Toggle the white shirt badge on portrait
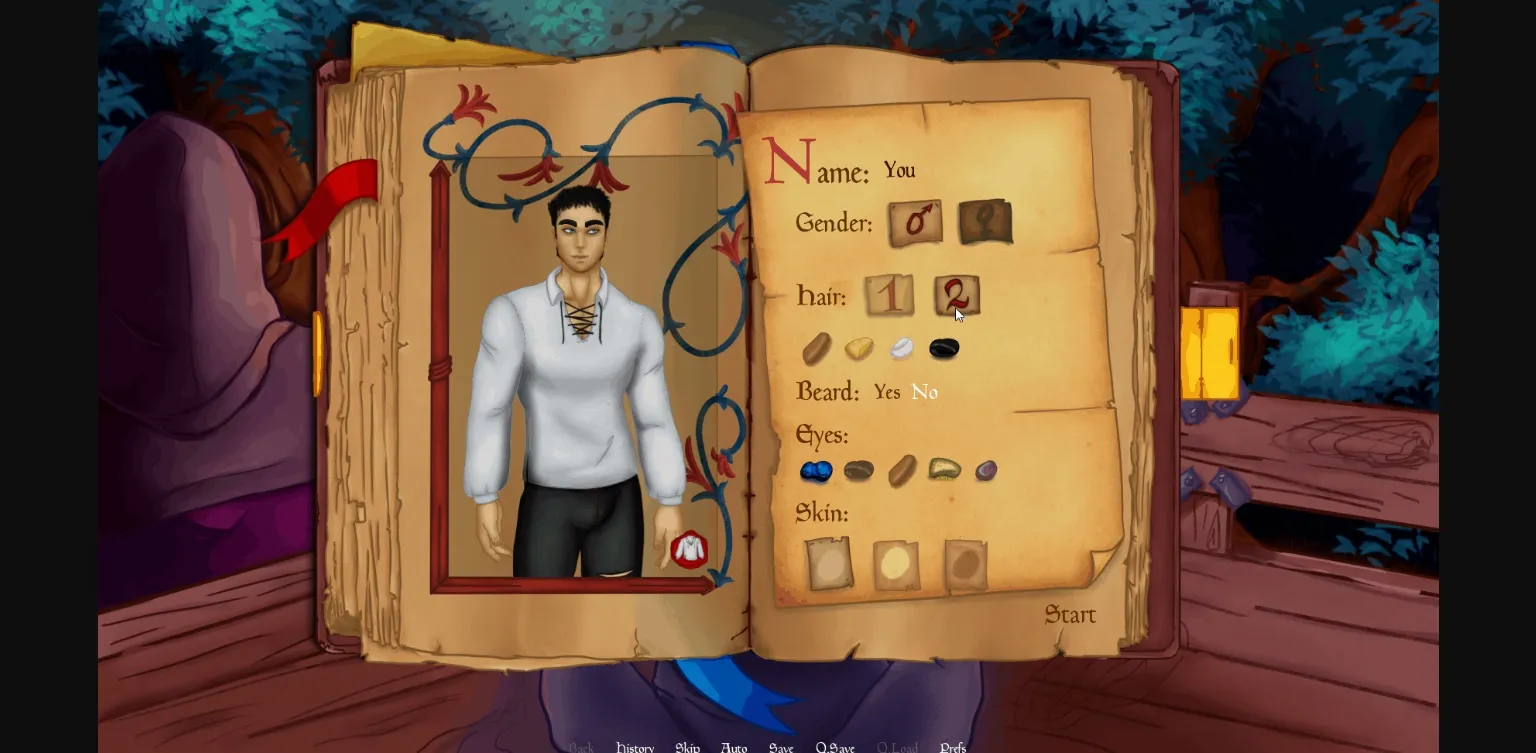 (x=689, y=549)
